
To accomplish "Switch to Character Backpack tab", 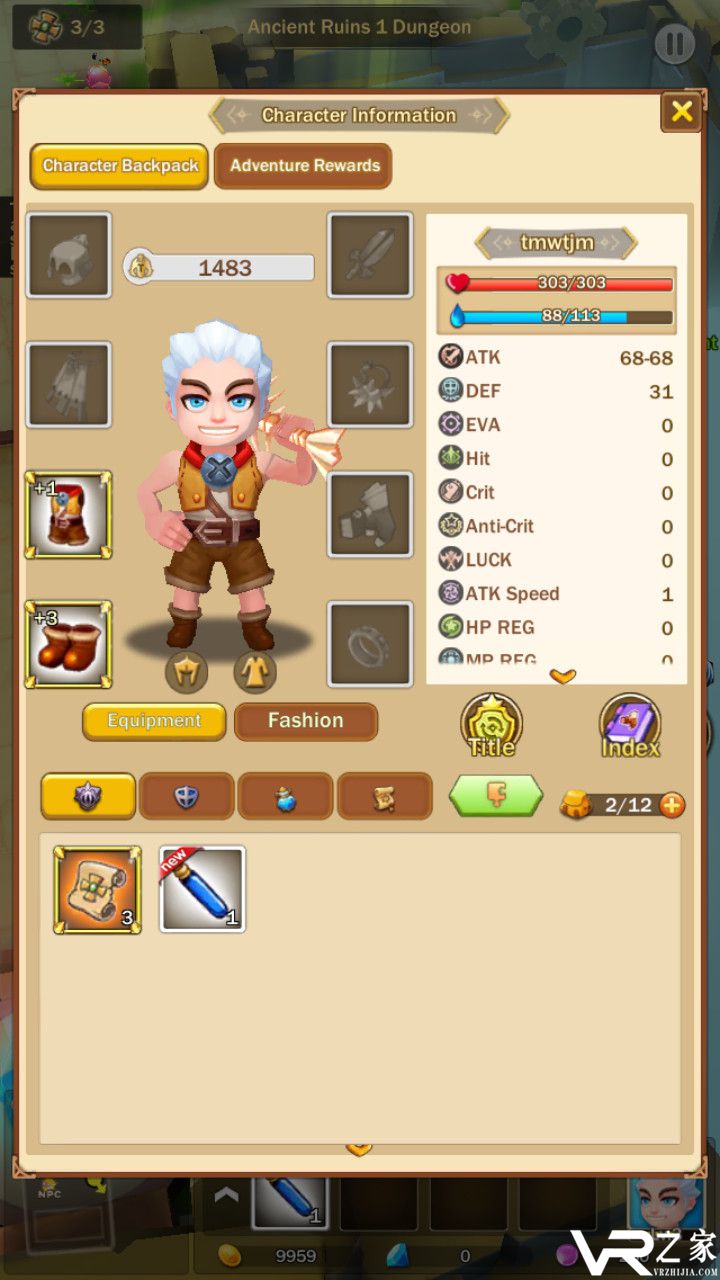I will (120, 166).
